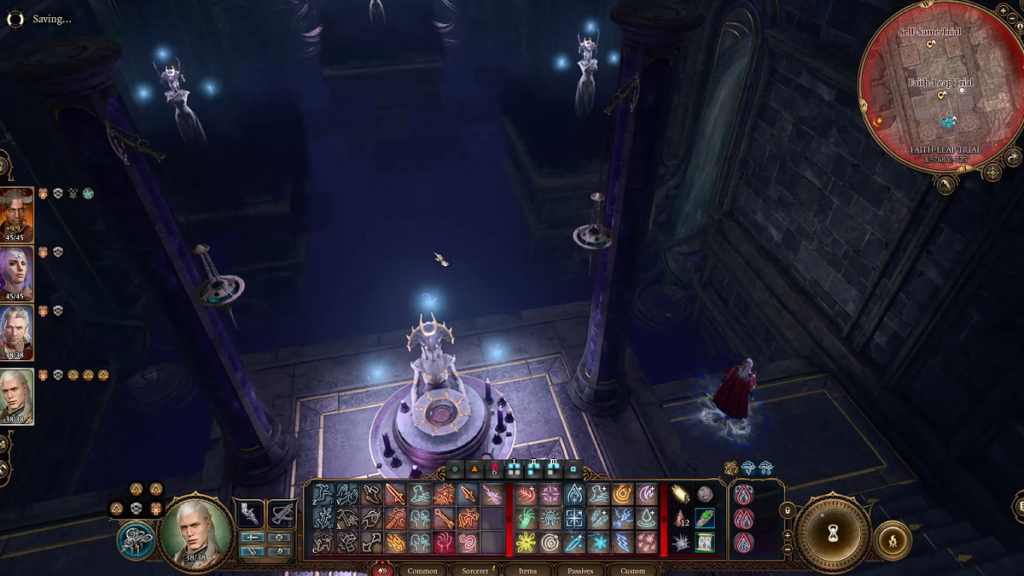Click the active character's large portrait

coord(196,531)
